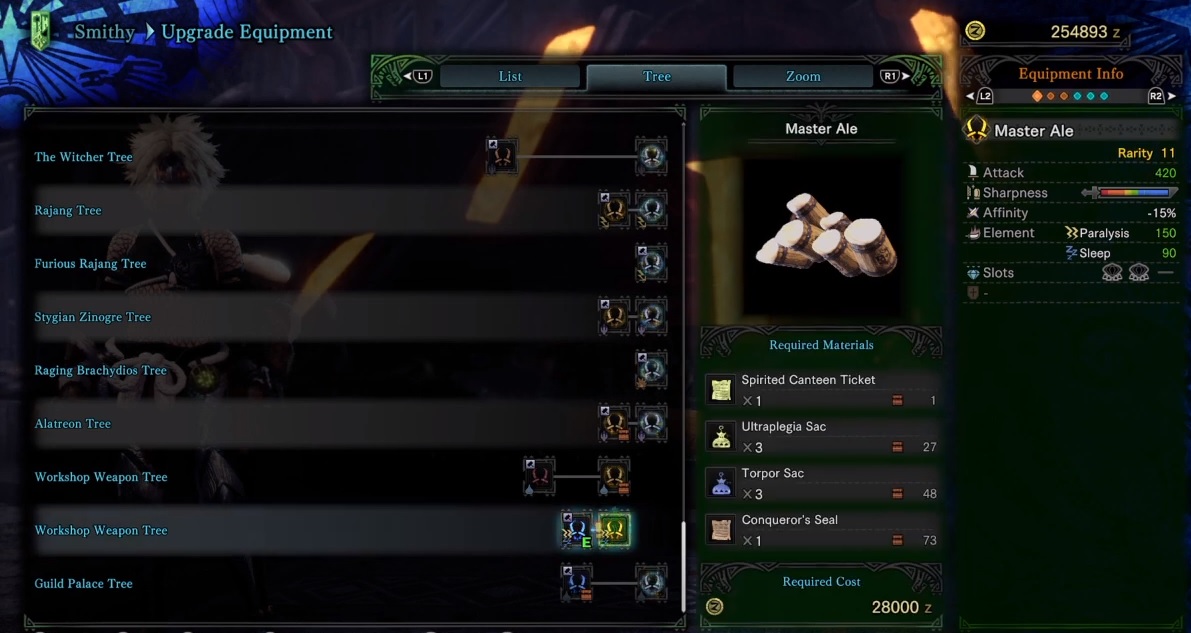This screenshot has height=633, width=1191.
Task: Click the Smithy breadcrumb label
Action: tap(105, 32)
